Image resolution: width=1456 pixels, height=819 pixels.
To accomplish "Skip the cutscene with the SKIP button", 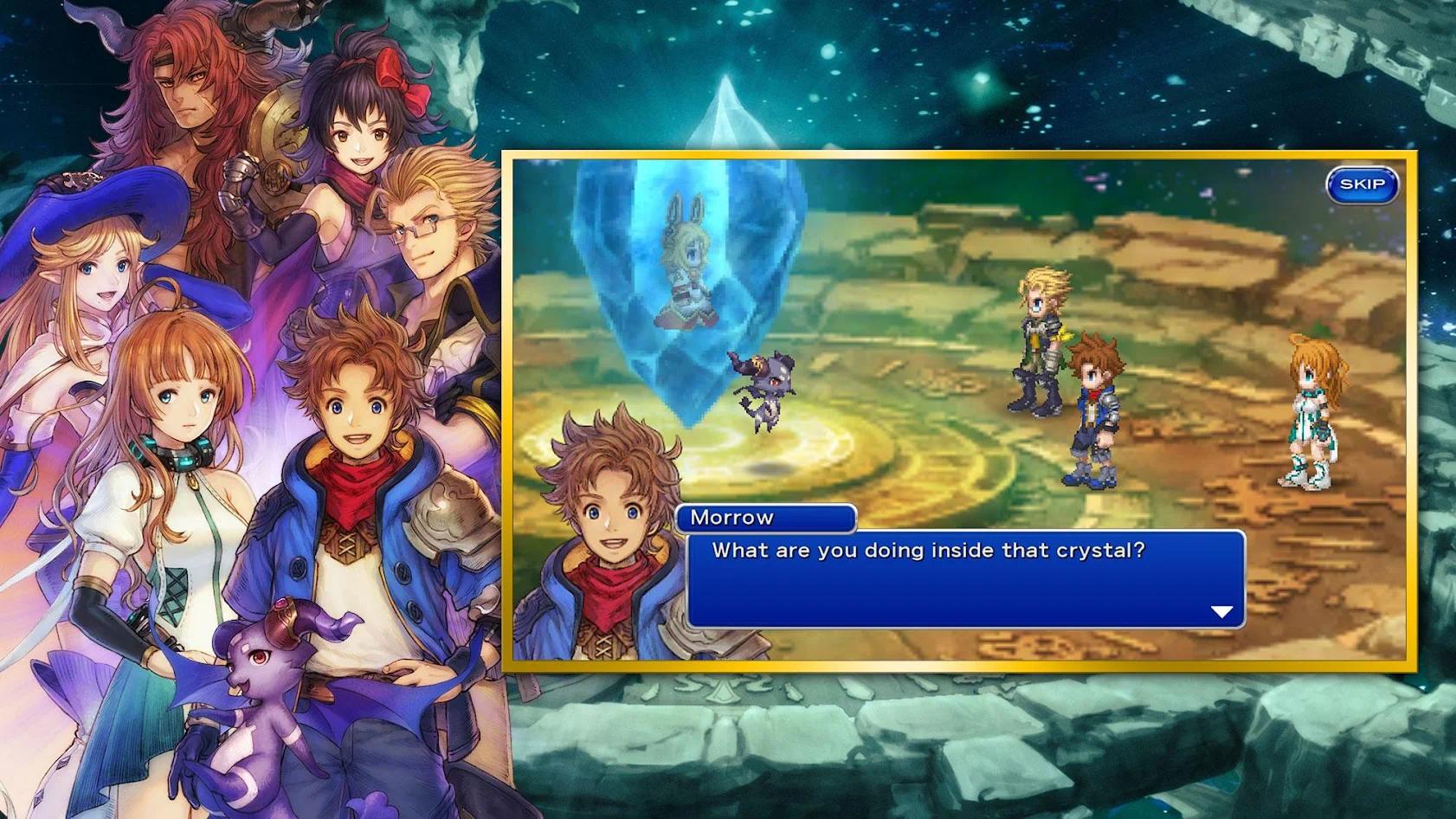I will point(1362,184).
